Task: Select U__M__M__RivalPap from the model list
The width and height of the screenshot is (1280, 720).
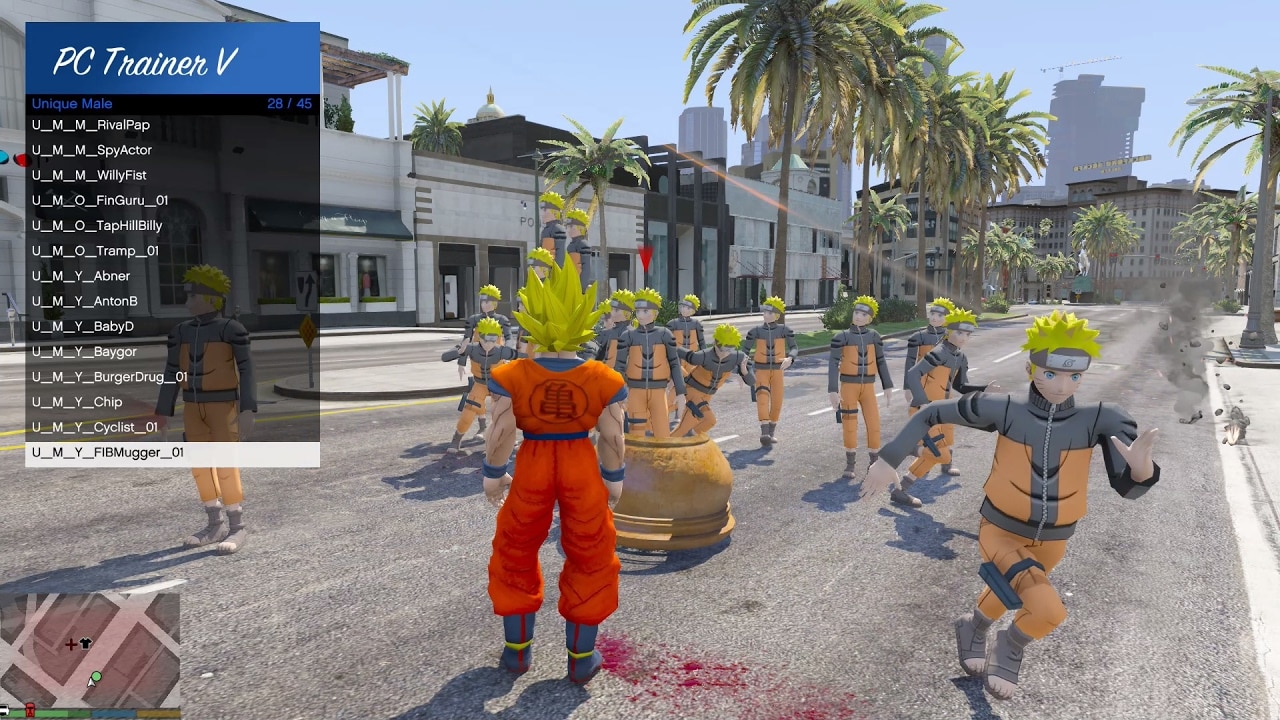Action: click(91, 124)
